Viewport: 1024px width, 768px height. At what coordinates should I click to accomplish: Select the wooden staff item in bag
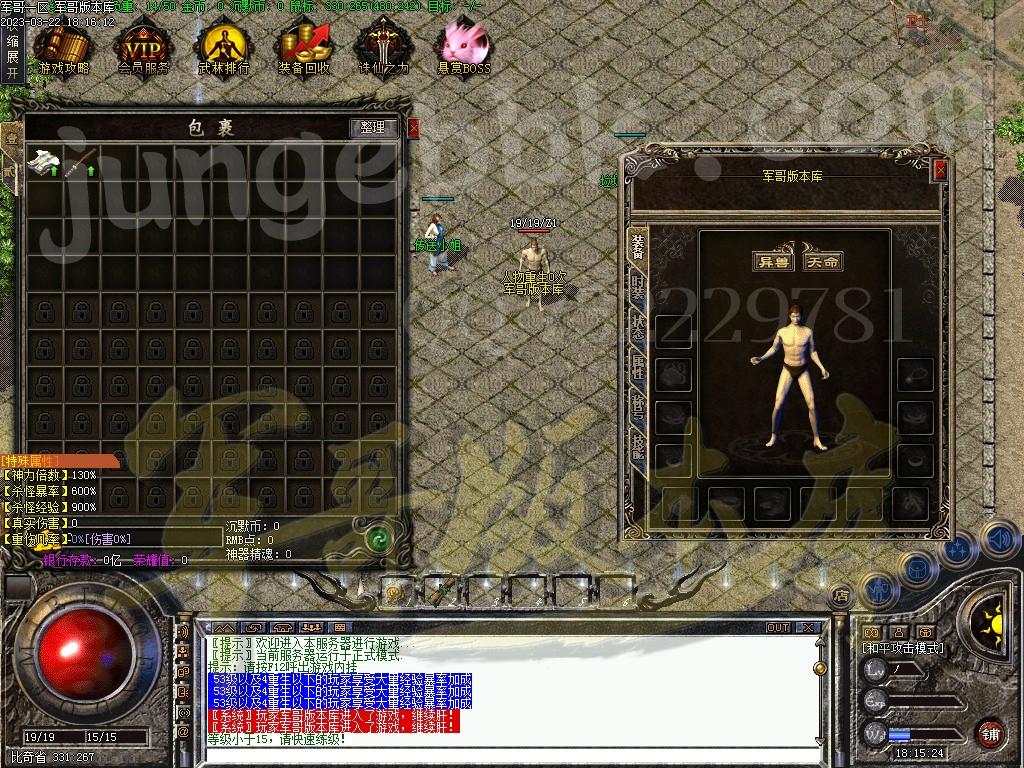click(x=82, y=163)
